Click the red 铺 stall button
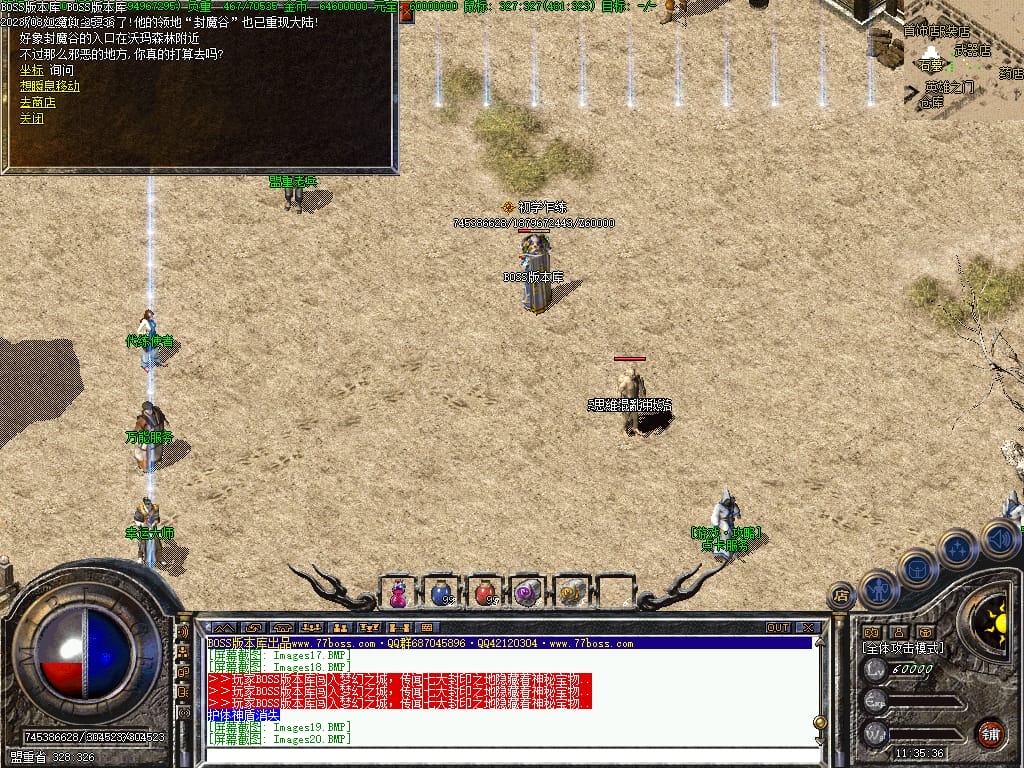This screenshot has height=768, width=1024. click(990, 731)
